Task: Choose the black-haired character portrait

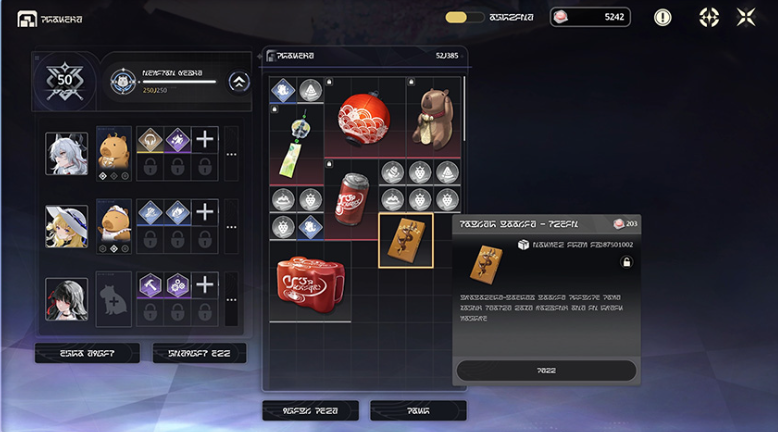Action: 67,299
